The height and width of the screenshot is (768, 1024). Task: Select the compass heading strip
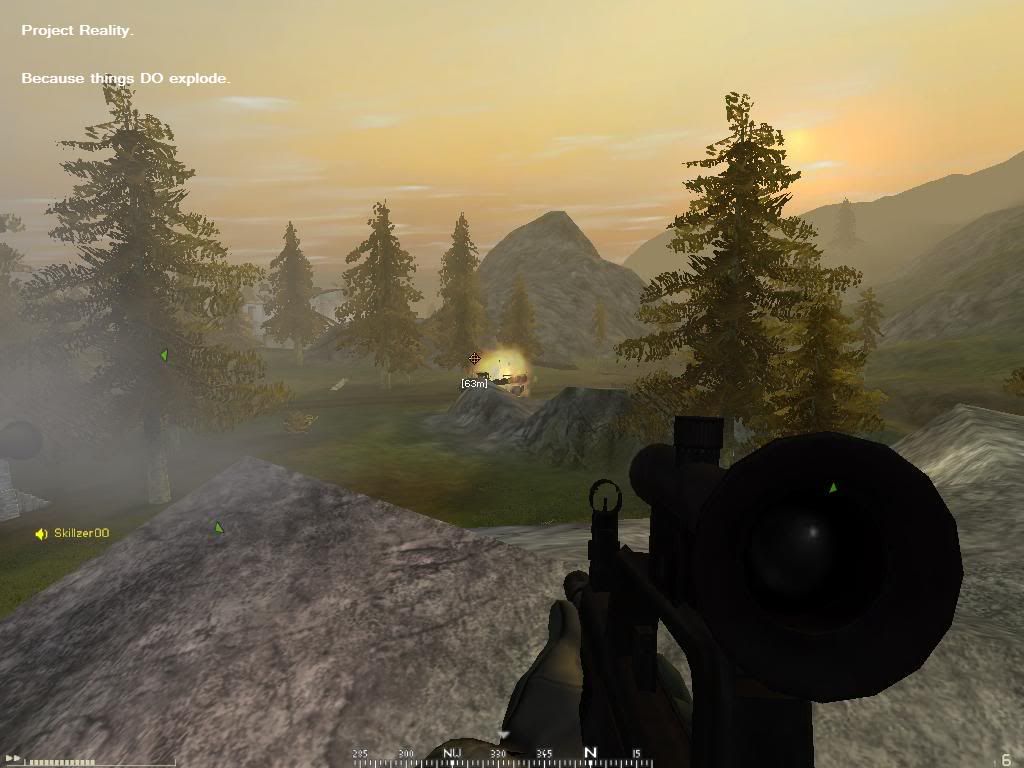point(498,754)
